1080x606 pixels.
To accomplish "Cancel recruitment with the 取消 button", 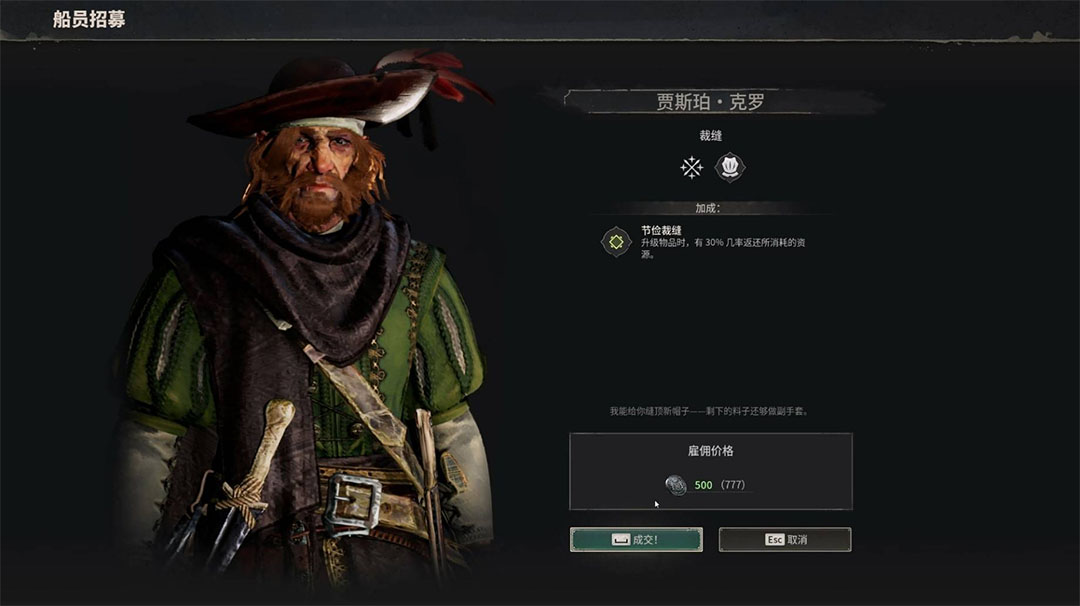I will (785, 540).
